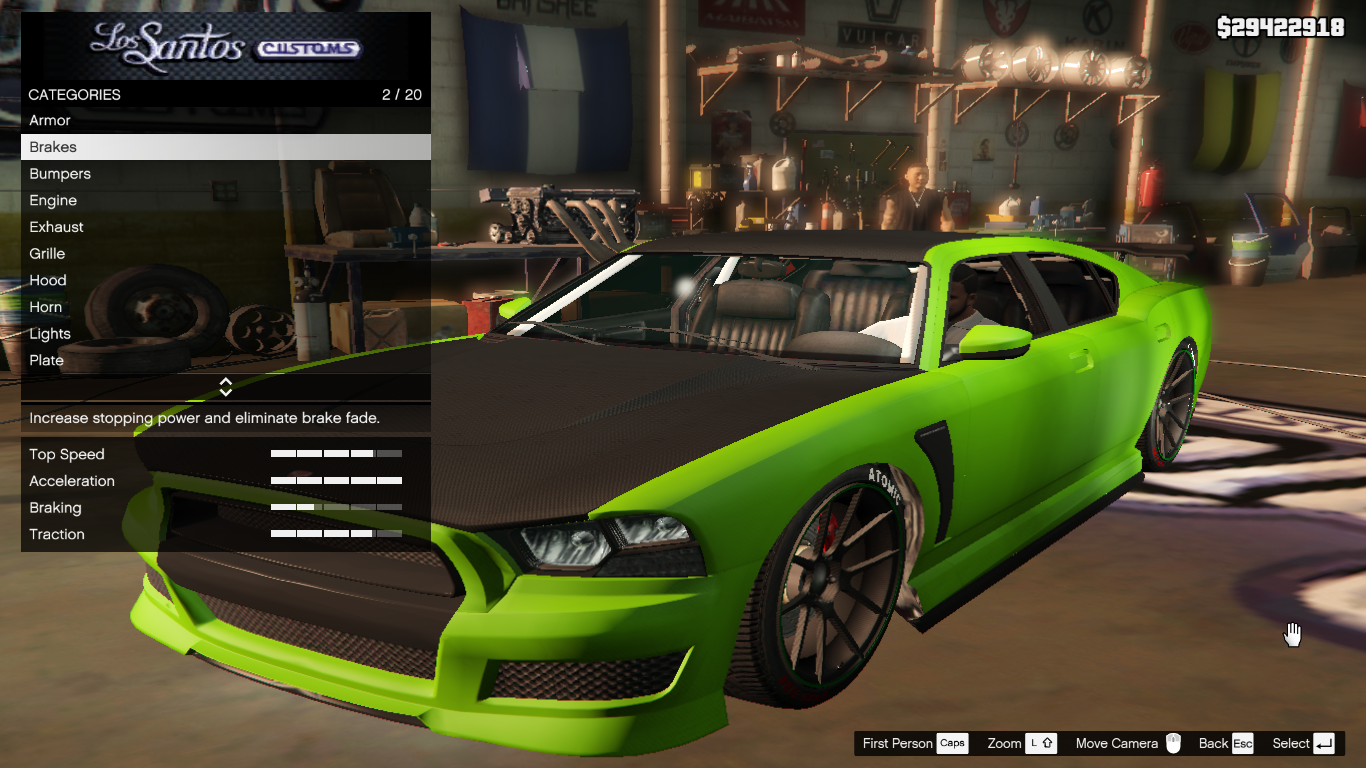1366x768 pixels.
Task: Open the Brakes category
Action: click(x=53, y=147)
